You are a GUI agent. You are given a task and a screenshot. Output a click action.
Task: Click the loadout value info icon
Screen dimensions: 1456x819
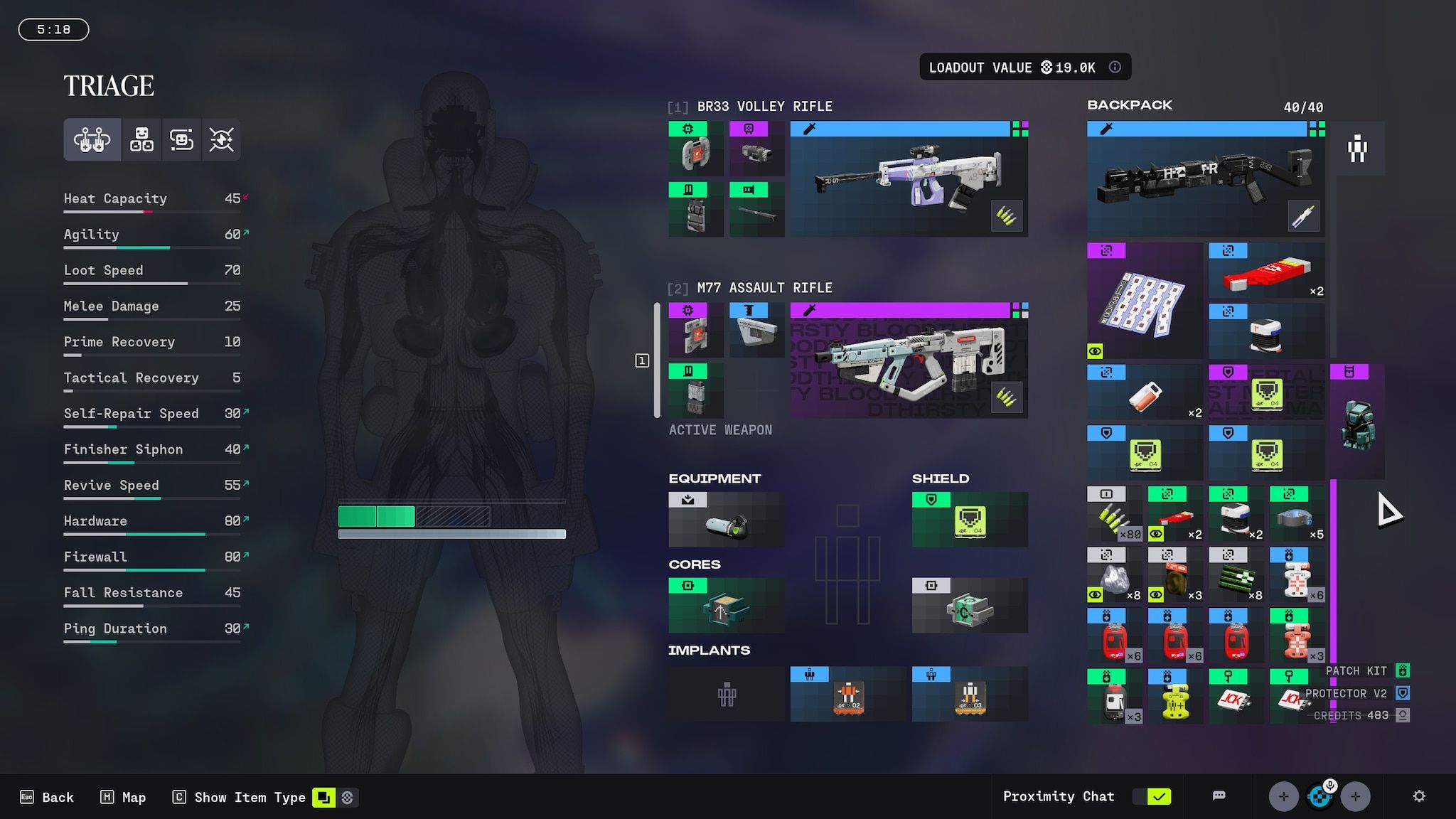pos(1115,67)
